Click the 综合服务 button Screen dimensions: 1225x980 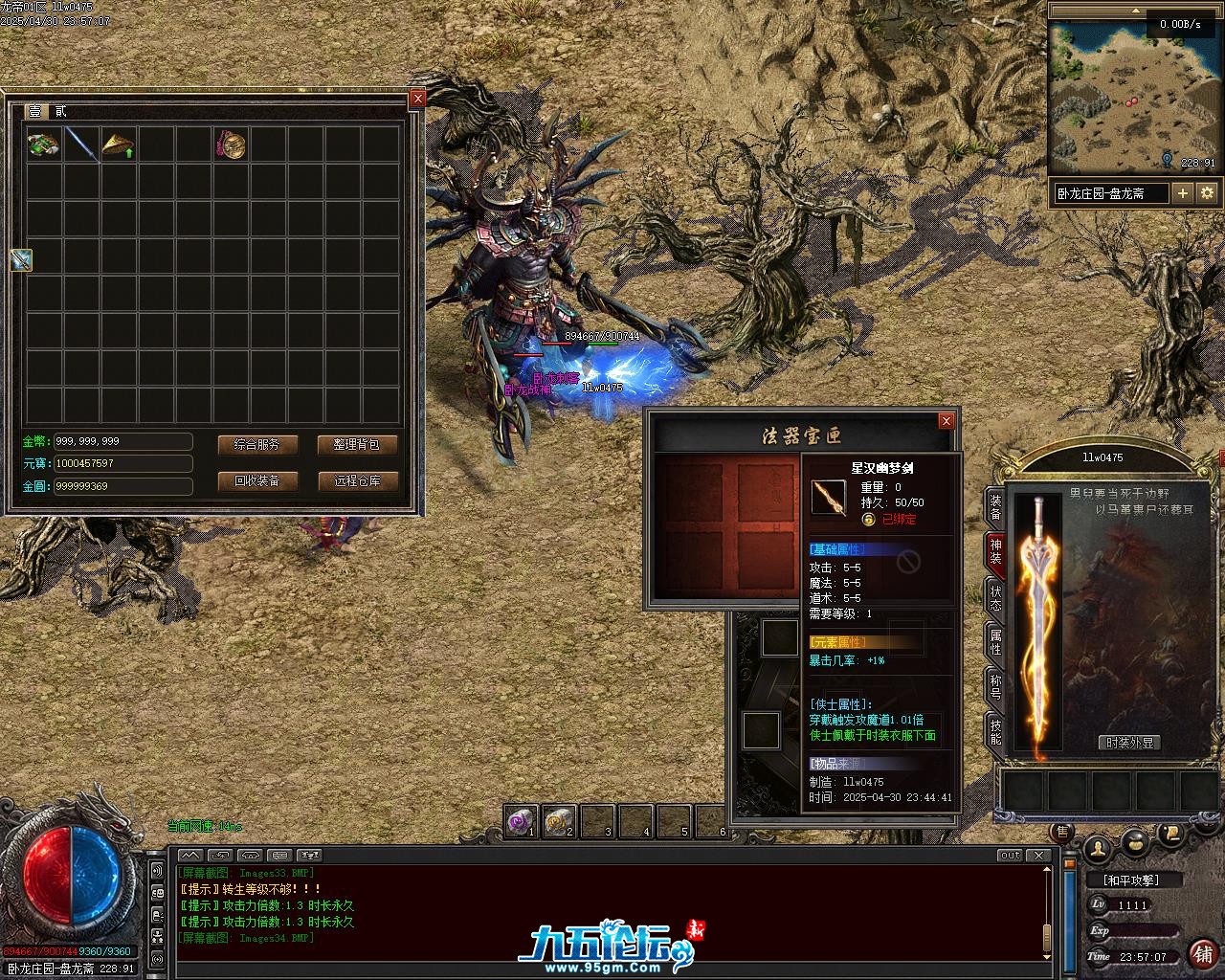(x=257, y=444)
